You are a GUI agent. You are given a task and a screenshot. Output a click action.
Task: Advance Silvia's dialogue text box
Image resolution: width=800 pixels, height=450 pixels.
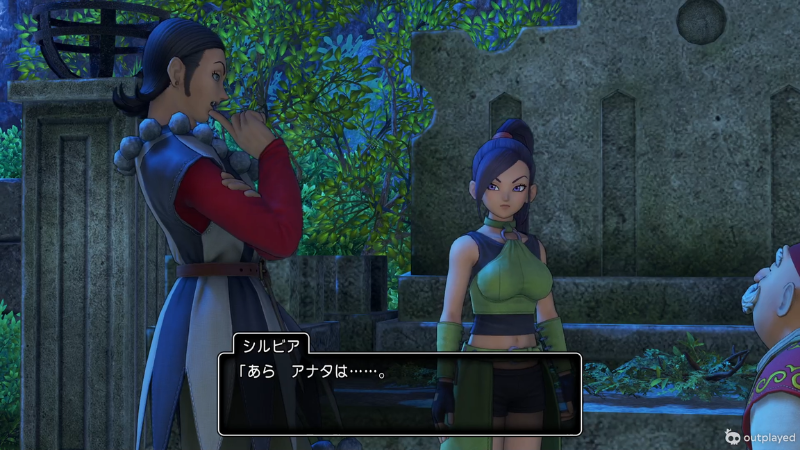click(399, 393)
